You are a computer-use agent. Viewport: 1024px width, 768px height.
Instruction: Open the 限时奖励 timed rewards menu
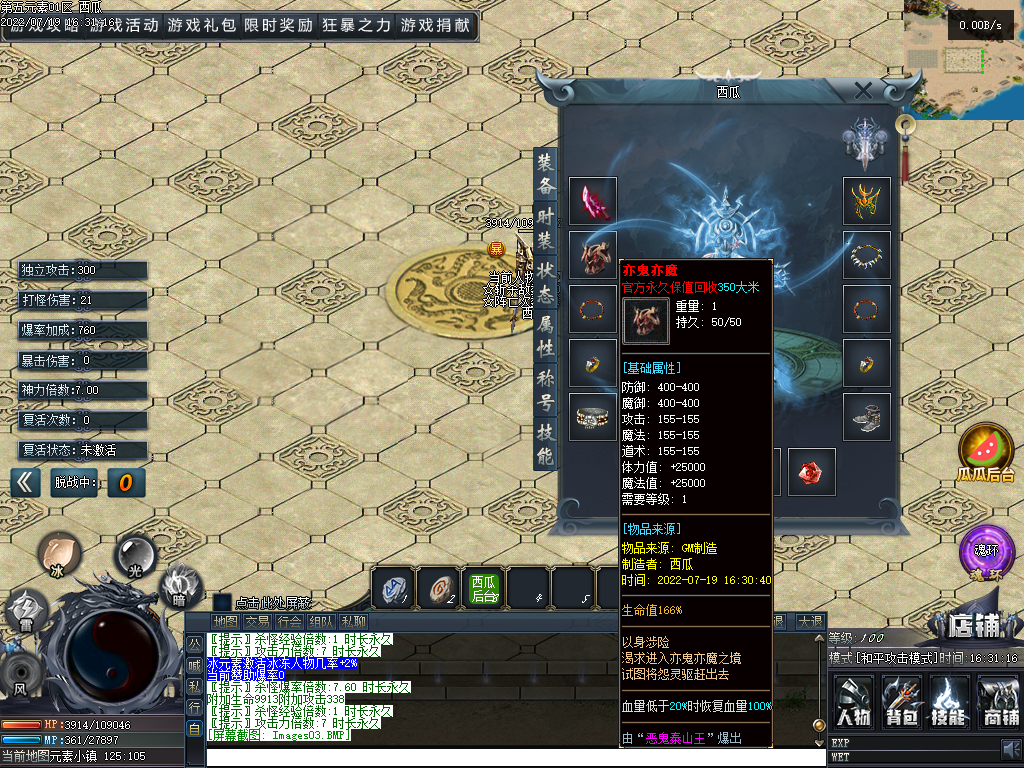(x=278, y=26)
